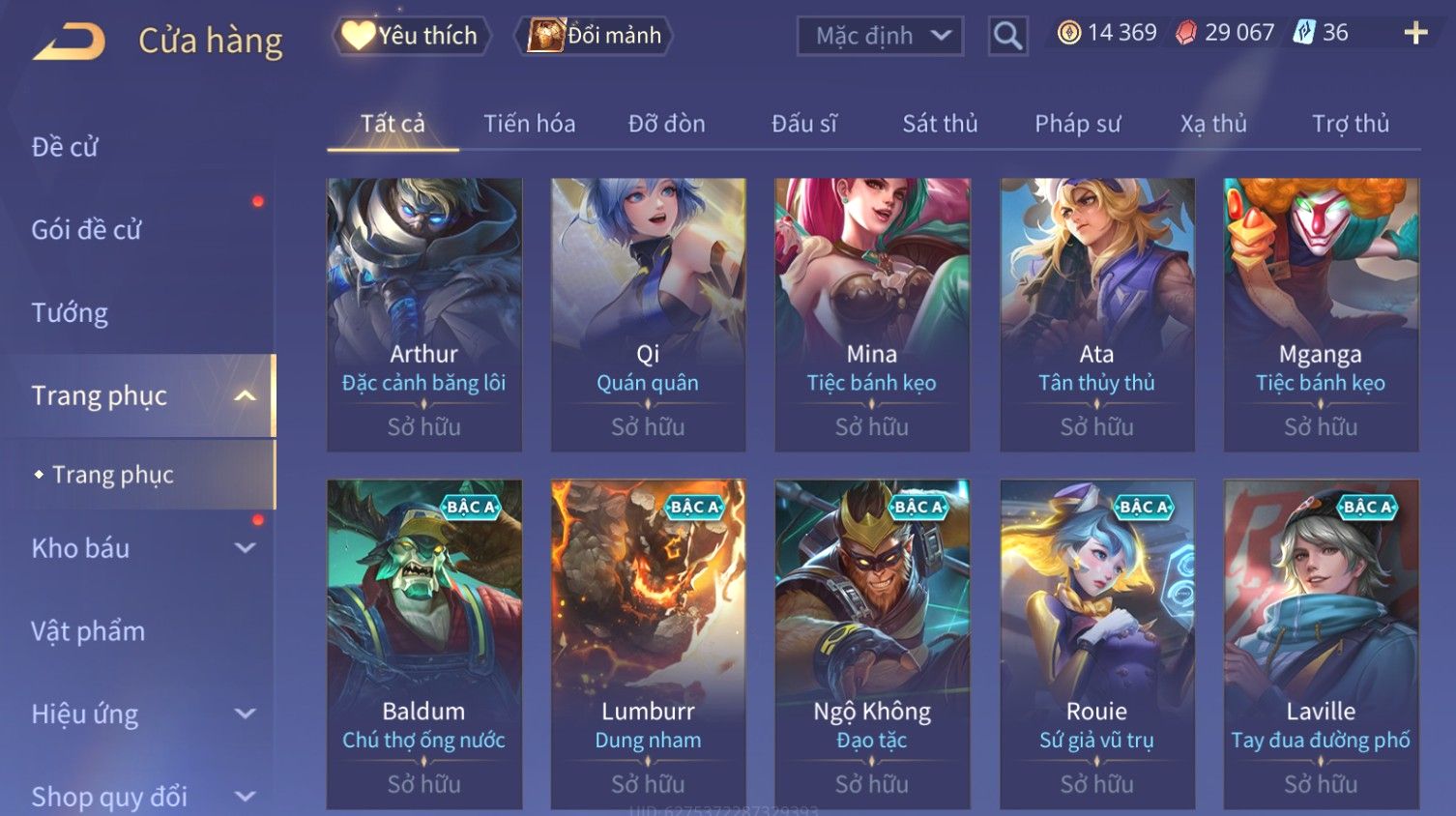The height and width of the screenshot is (816, 1456).
Task: Open the Yêu thích favorites list
Action: (412, 36)
